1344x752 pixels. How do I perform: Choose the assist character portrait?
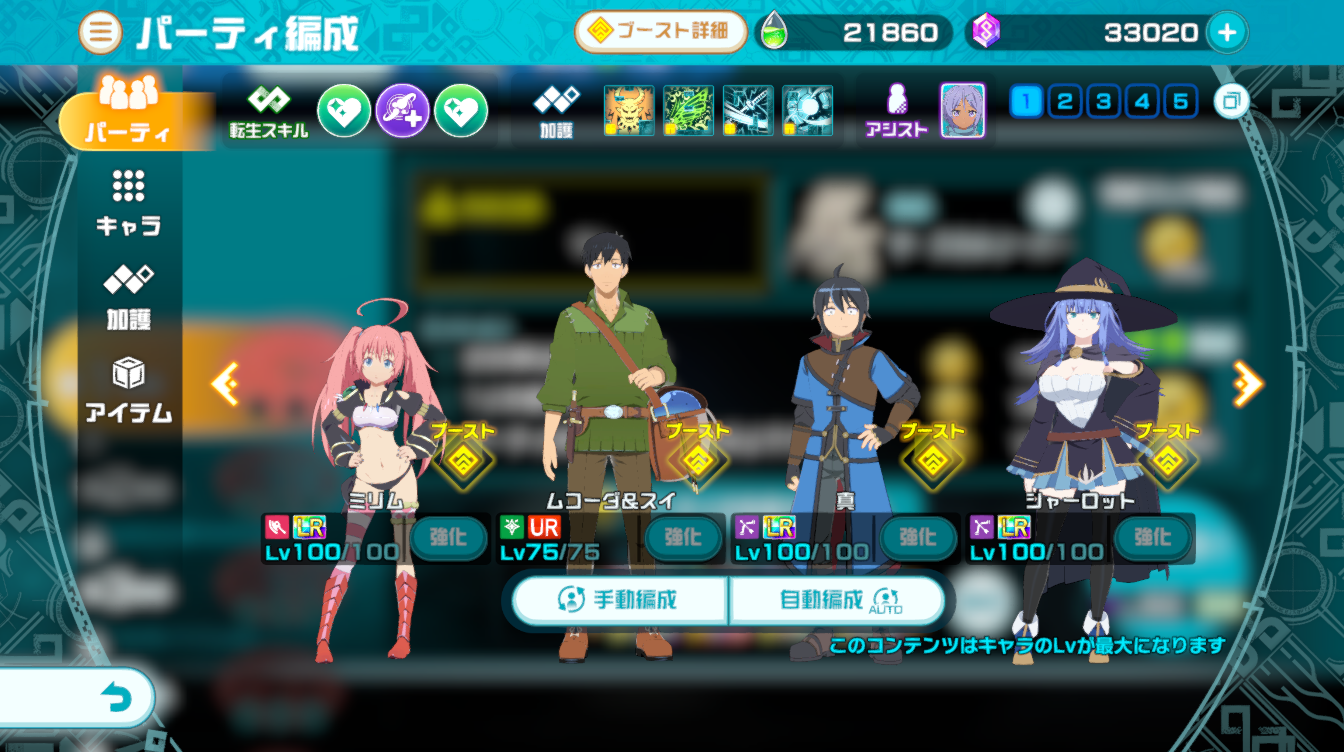click(962, 111)
